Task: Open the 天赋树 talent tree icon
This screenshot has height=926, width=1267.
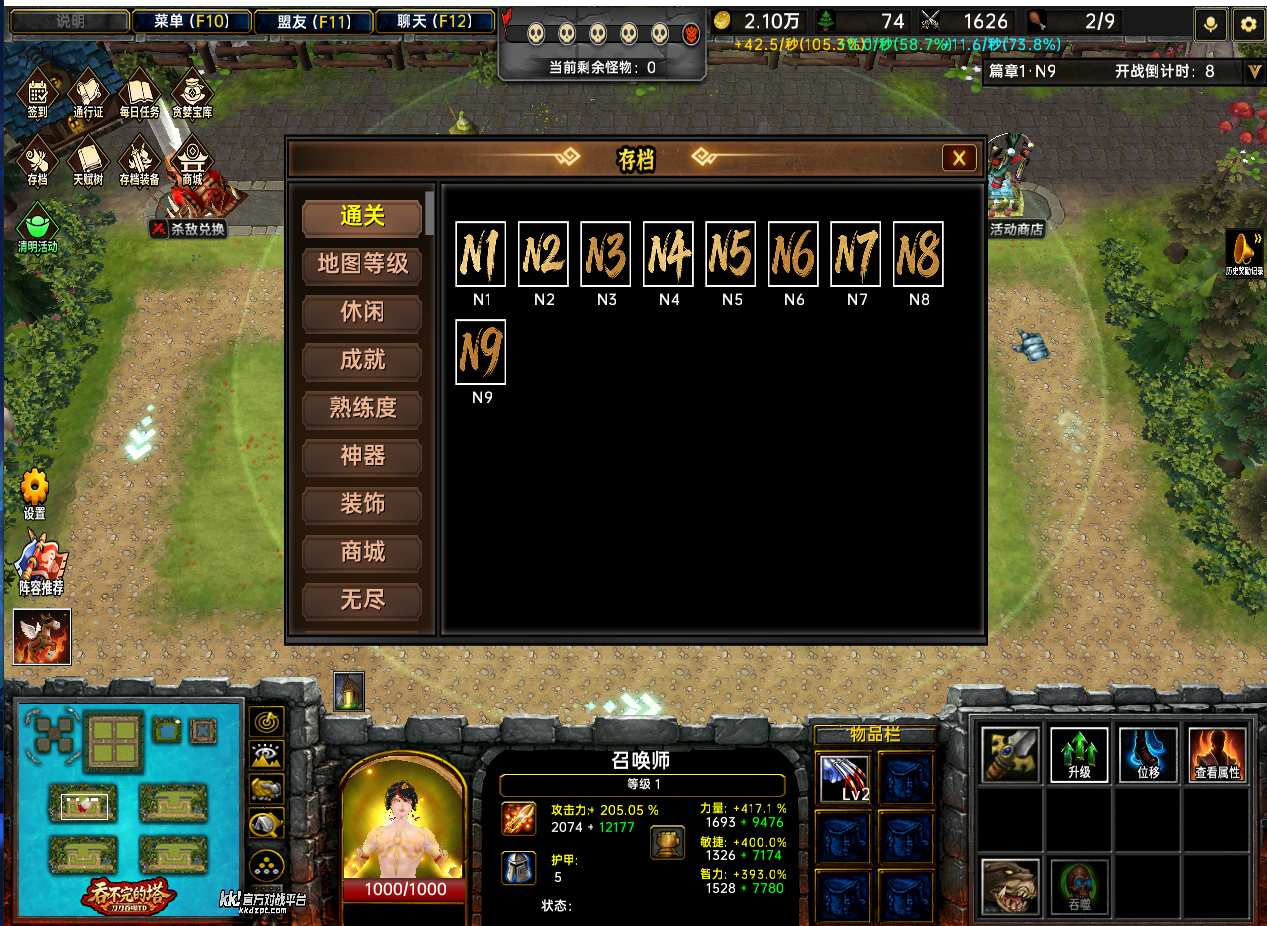Action: coord(88,160)
